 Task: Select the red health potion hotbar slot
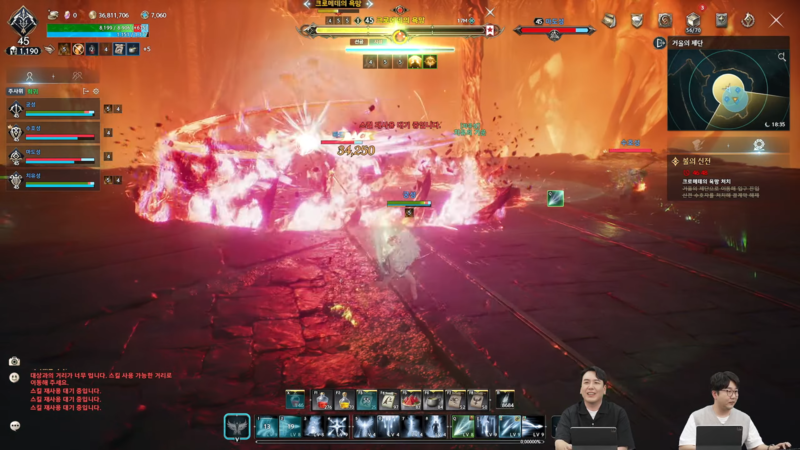pyautogui.click(x=323, y=400)
